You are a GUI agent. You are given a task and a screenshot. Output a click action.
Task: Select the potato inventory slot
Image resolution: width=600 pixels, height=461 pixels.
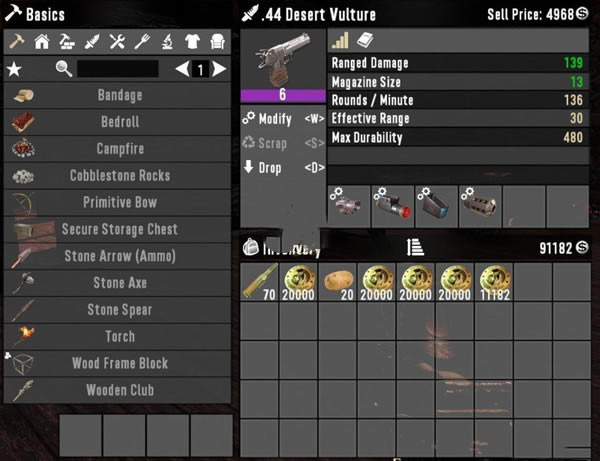click(x=337, y=284)
